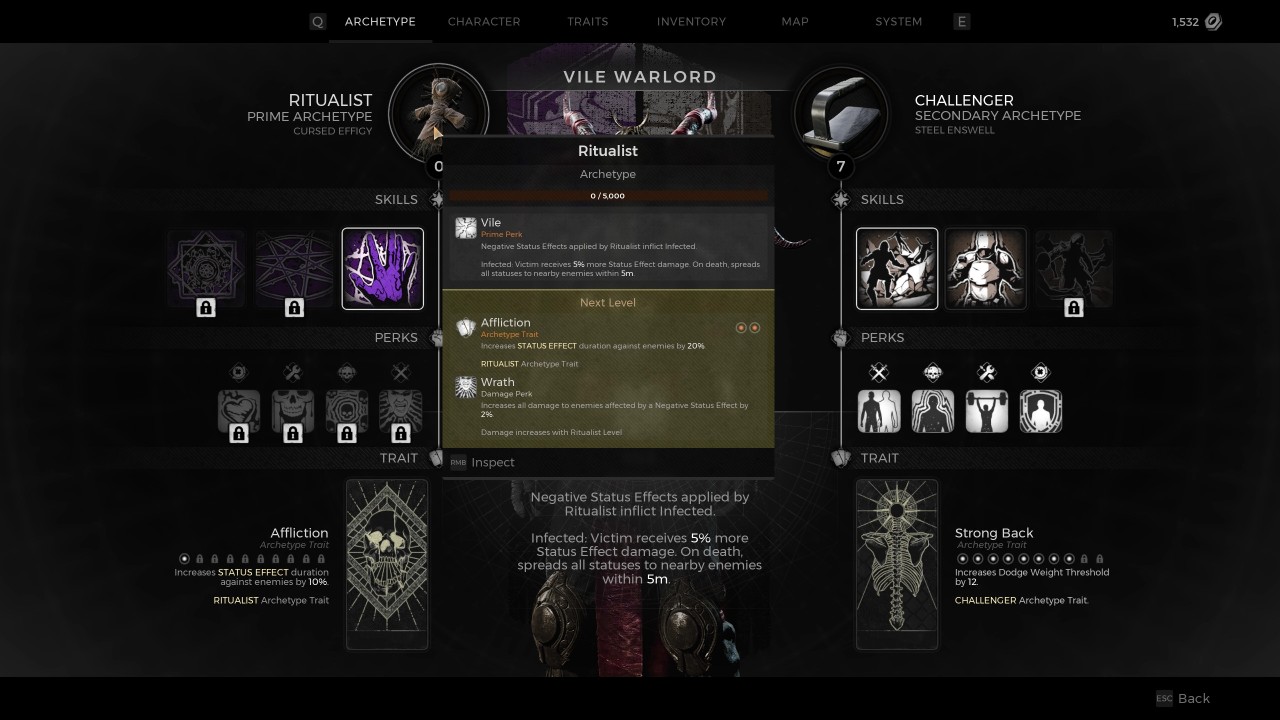Click the locked heart perk icon under Ritualist

[x=238, y=410]
